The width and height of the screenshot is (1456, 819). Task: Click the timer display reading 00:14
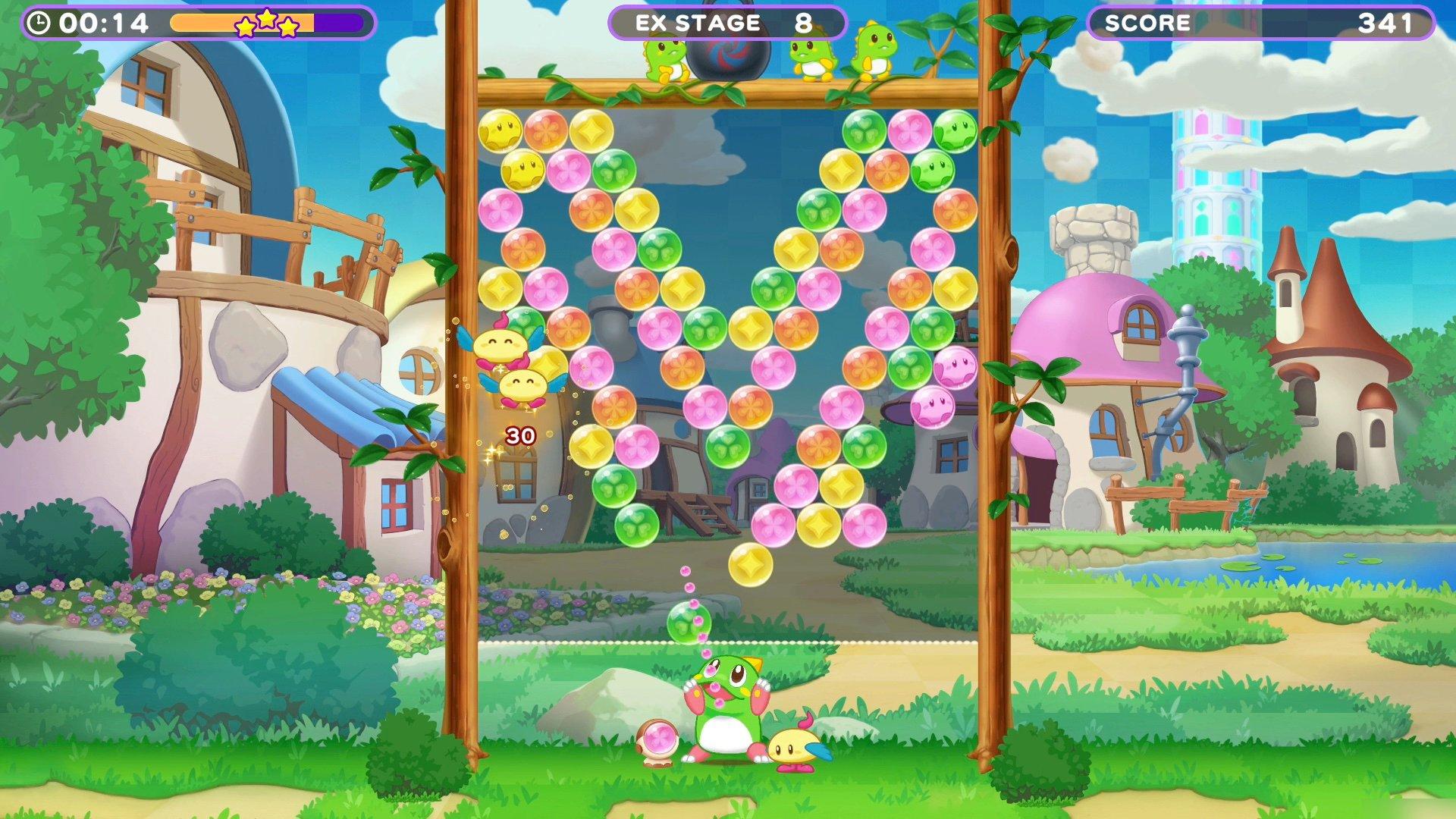(x=106, y=23)
